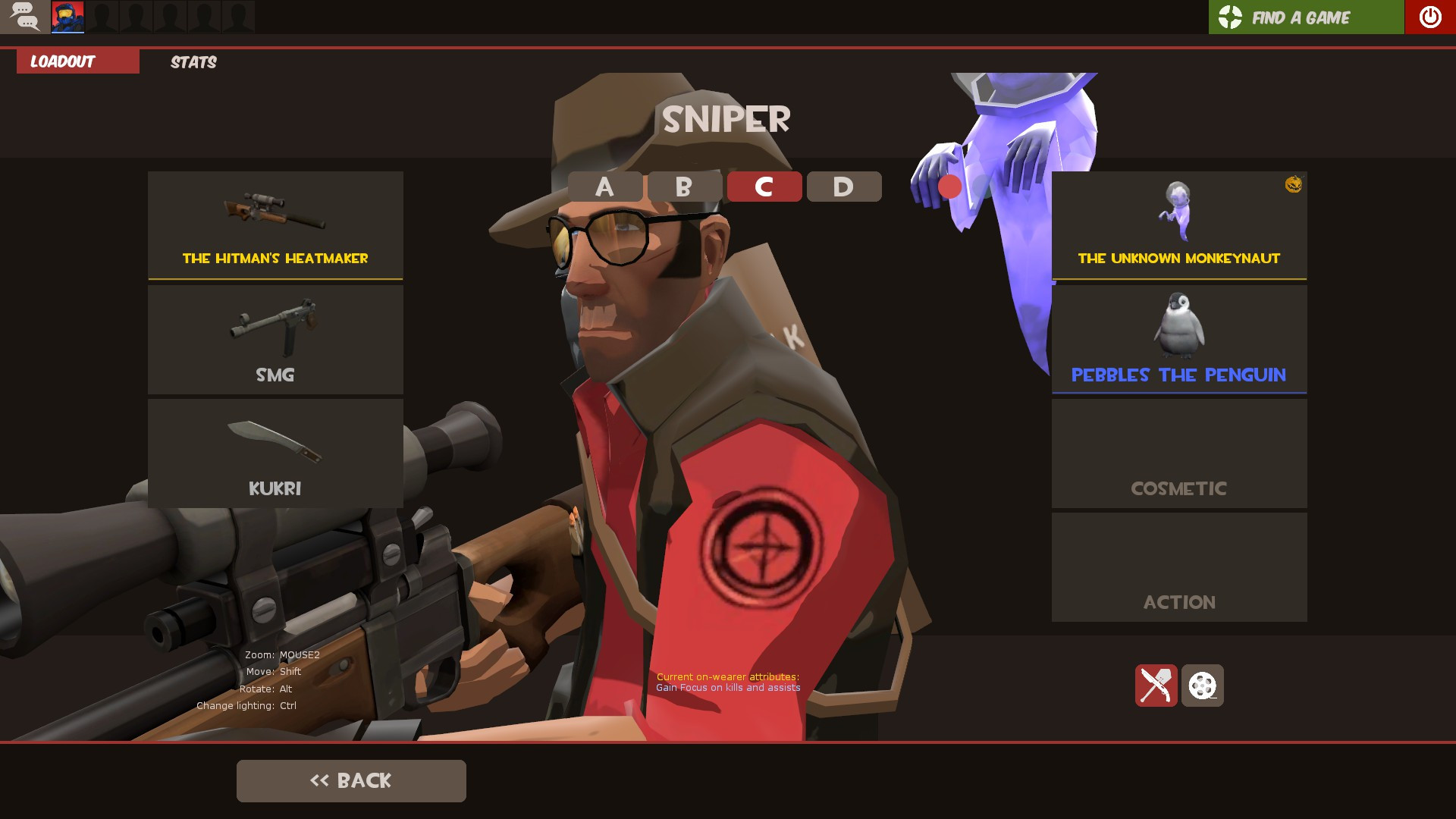Click the TF2 logo inside the Find a Game button
The width and height of the screenshot is (1456, 819).
pos(1229,17)
